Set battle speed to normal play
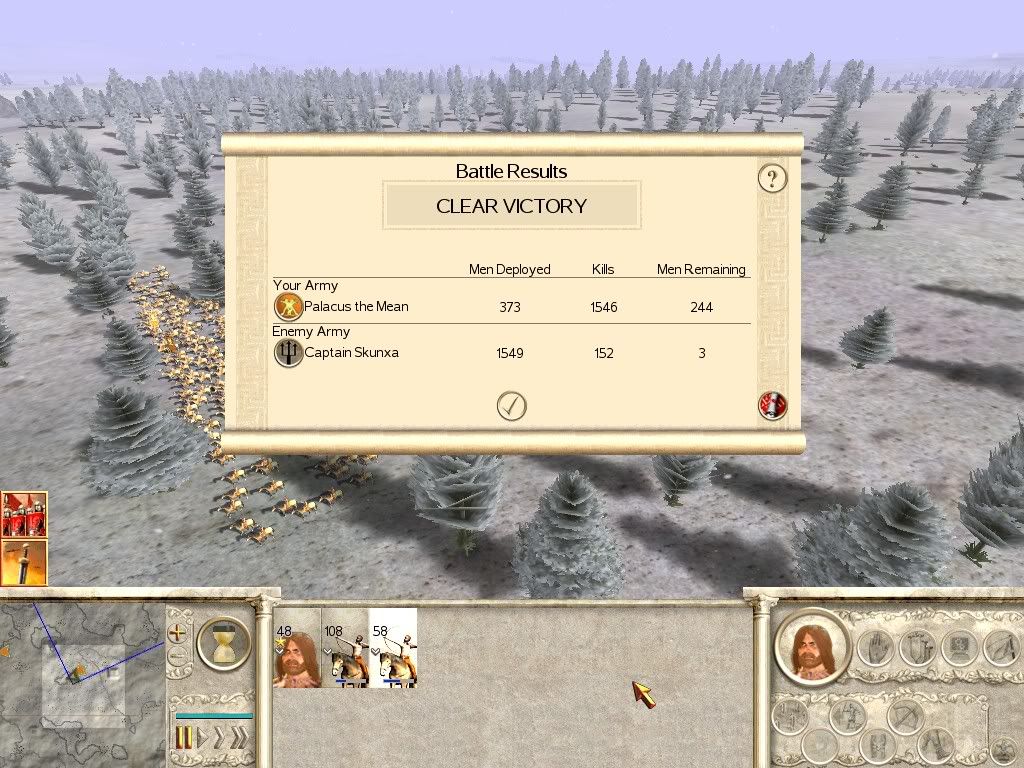Image resolution: width=1024 pixels, height=768 pixels. click(x=204, y=739)
